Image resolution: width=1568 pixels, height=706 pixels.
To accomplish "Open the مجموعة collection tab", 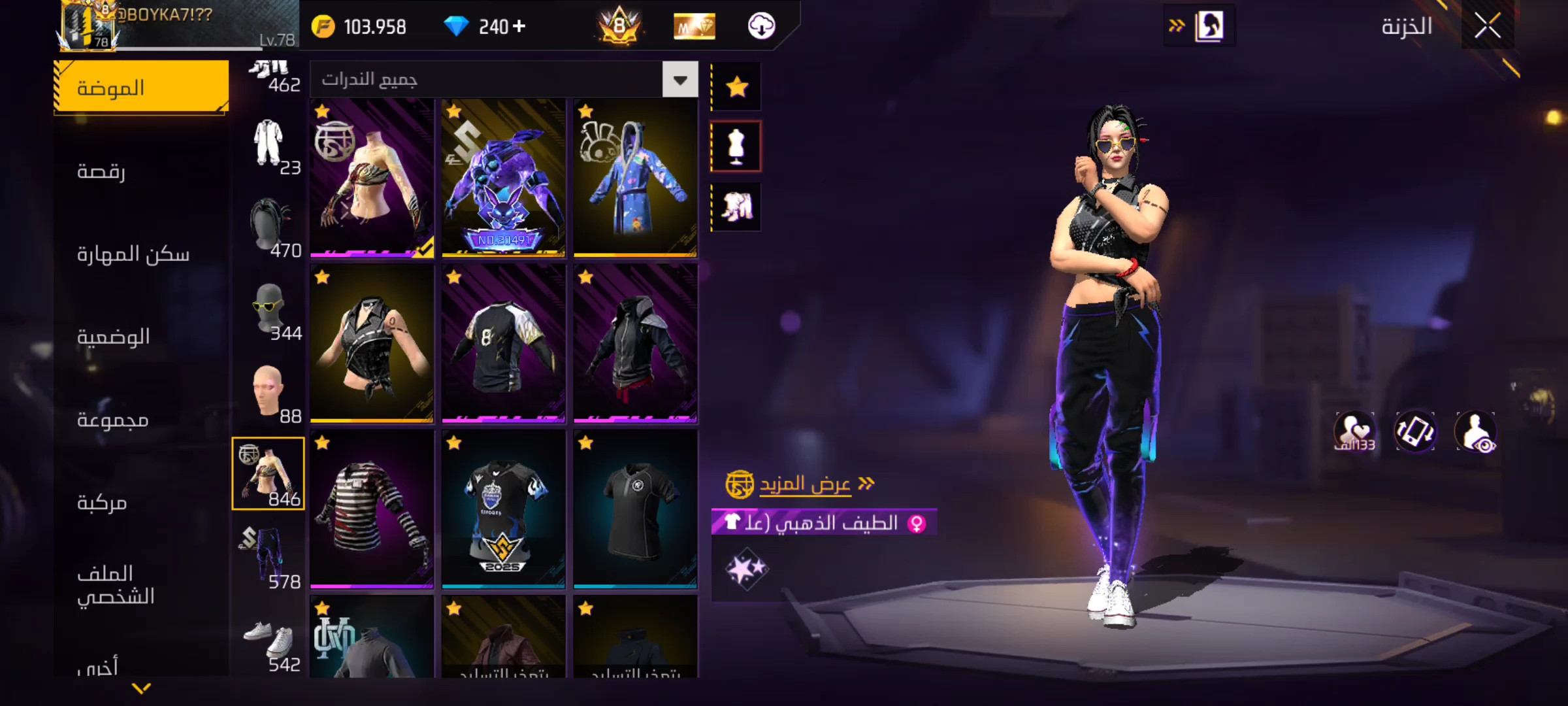I will pos(113,419).
